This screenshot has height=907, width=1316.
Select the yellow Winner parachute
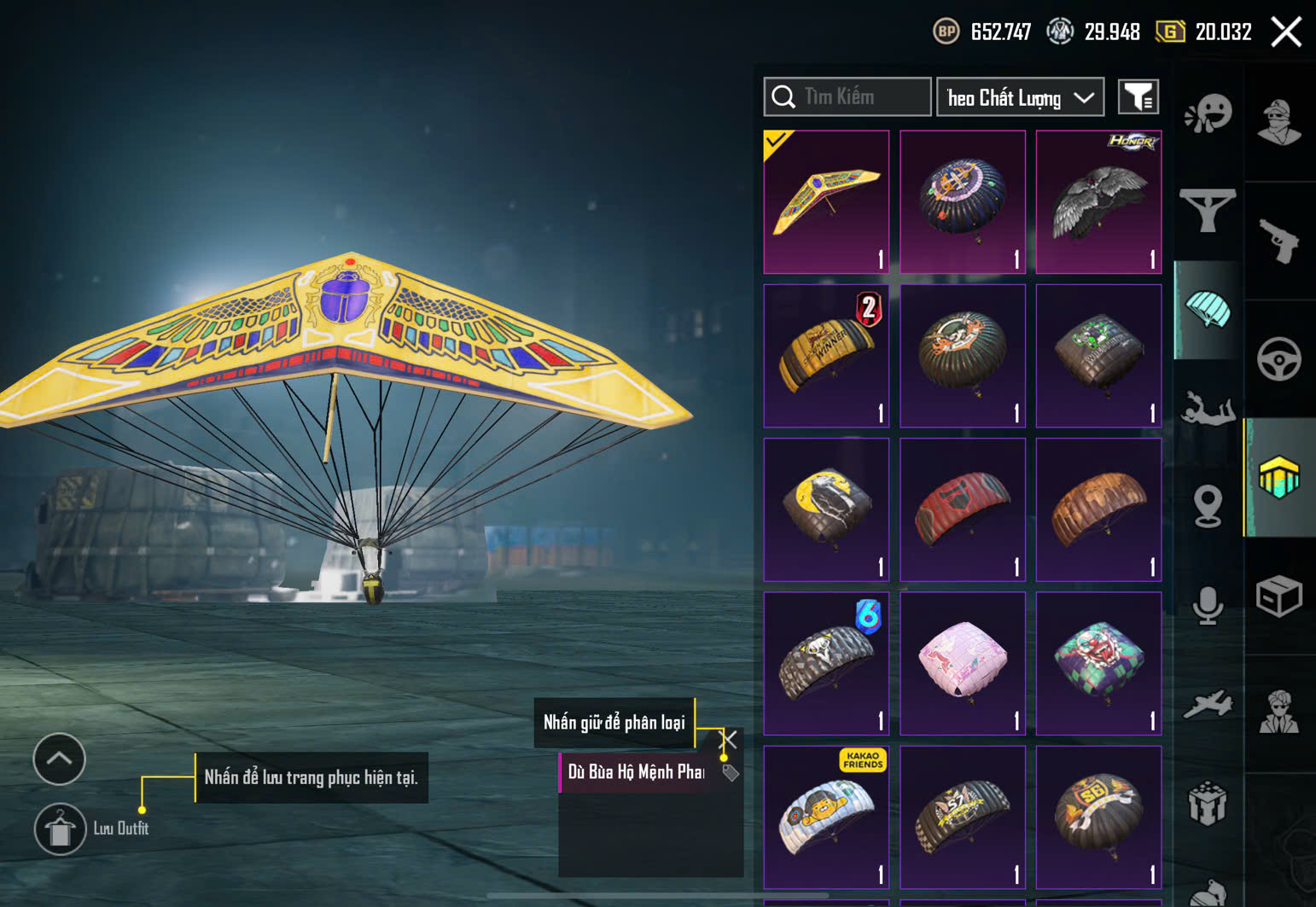tap(826, 355)
